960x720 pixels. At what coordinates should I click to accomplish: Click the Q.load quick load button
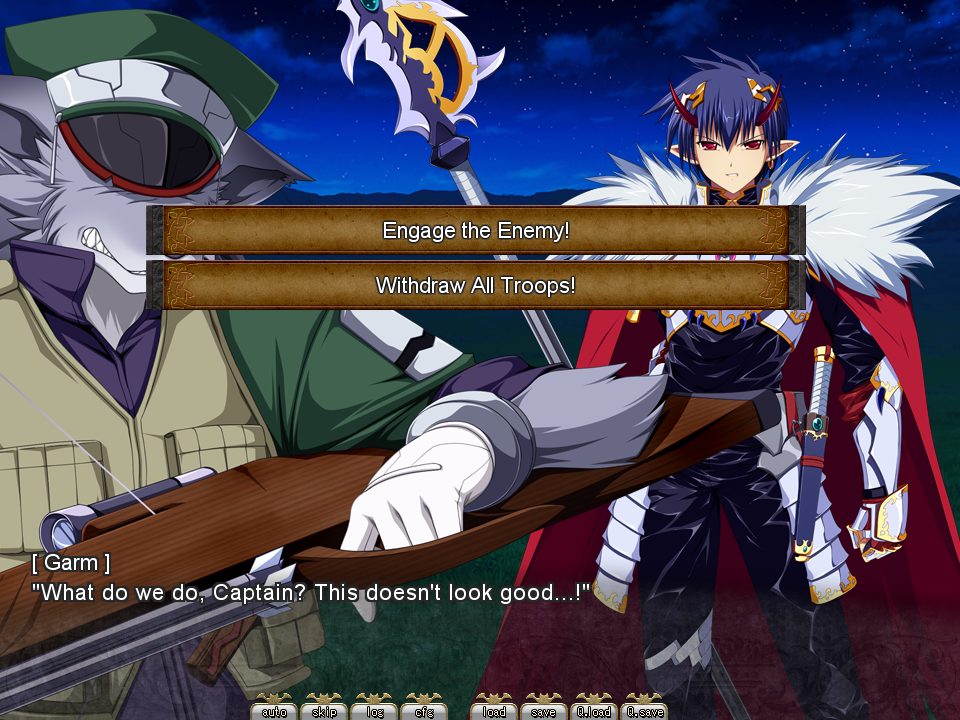click(x=594, y=710)
